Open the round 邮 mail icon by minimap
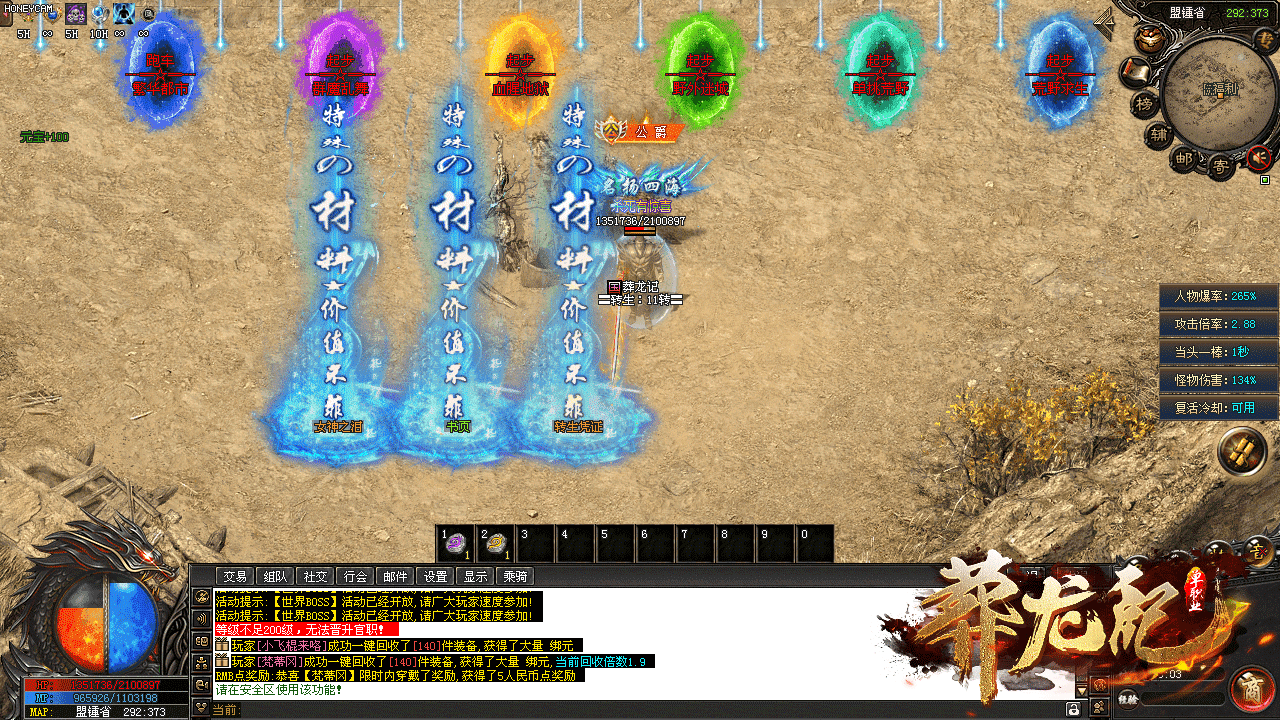This screenshot has height=720, width=1280. [1185, 158]
